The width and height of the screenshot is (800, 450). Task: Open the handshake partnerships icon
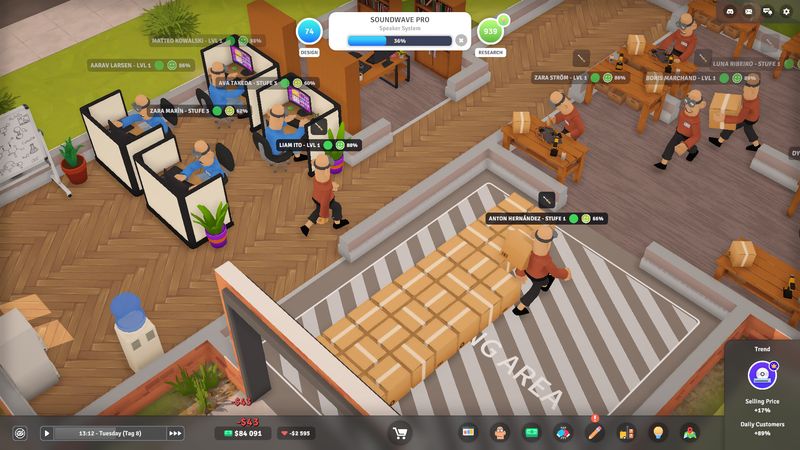tap(563, 433)
